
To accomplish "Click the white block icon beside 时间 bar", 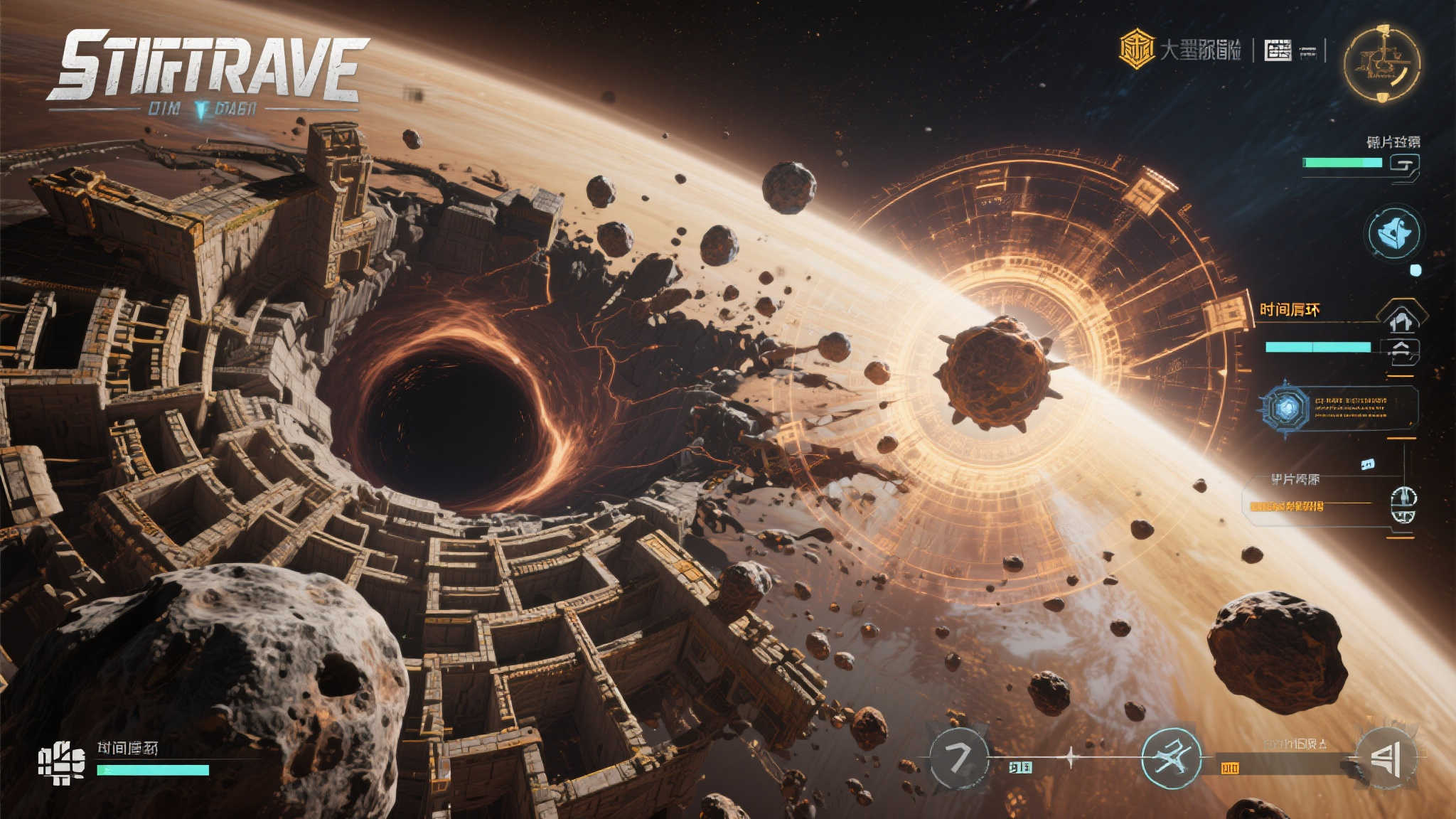I will (x=61, y=763).
